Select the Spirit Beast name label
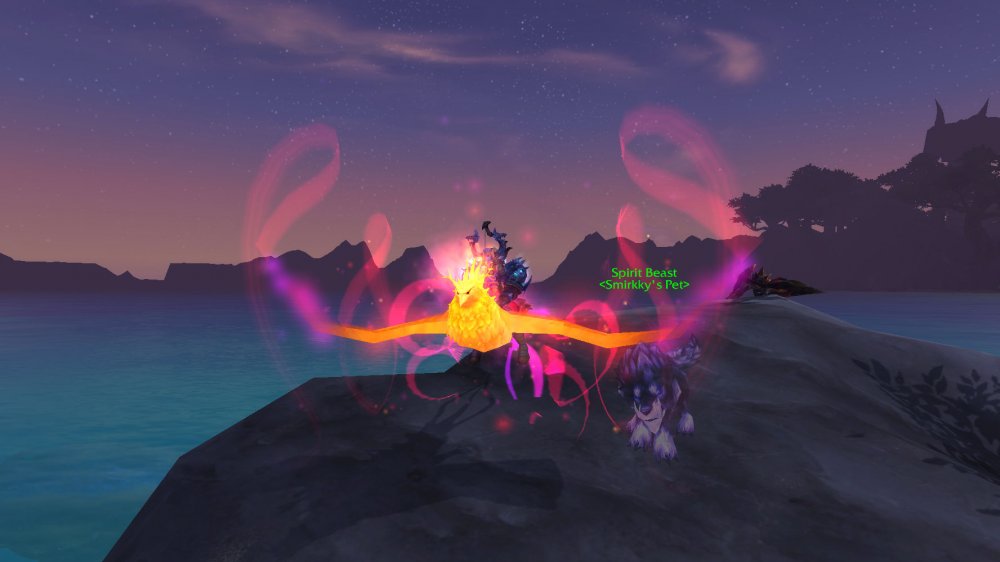Image resolution: width=1000 pixels, height=562 pixels. [x=645, y=273]
